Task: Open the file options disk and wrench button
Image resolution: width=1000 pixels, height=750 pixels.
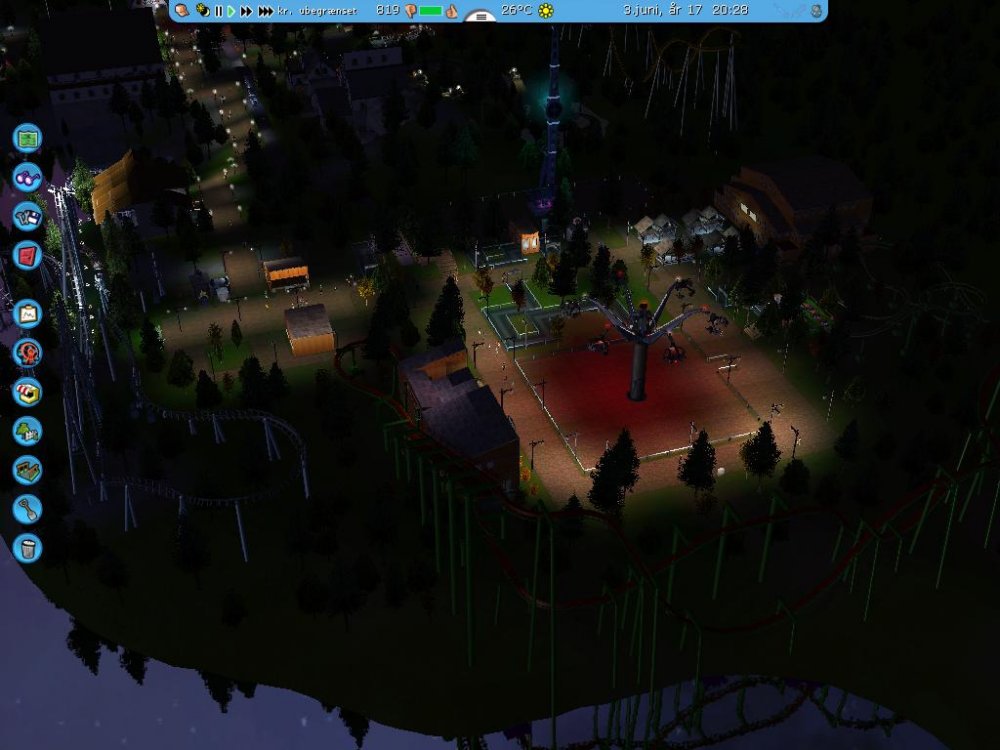Action: [27, 216]
